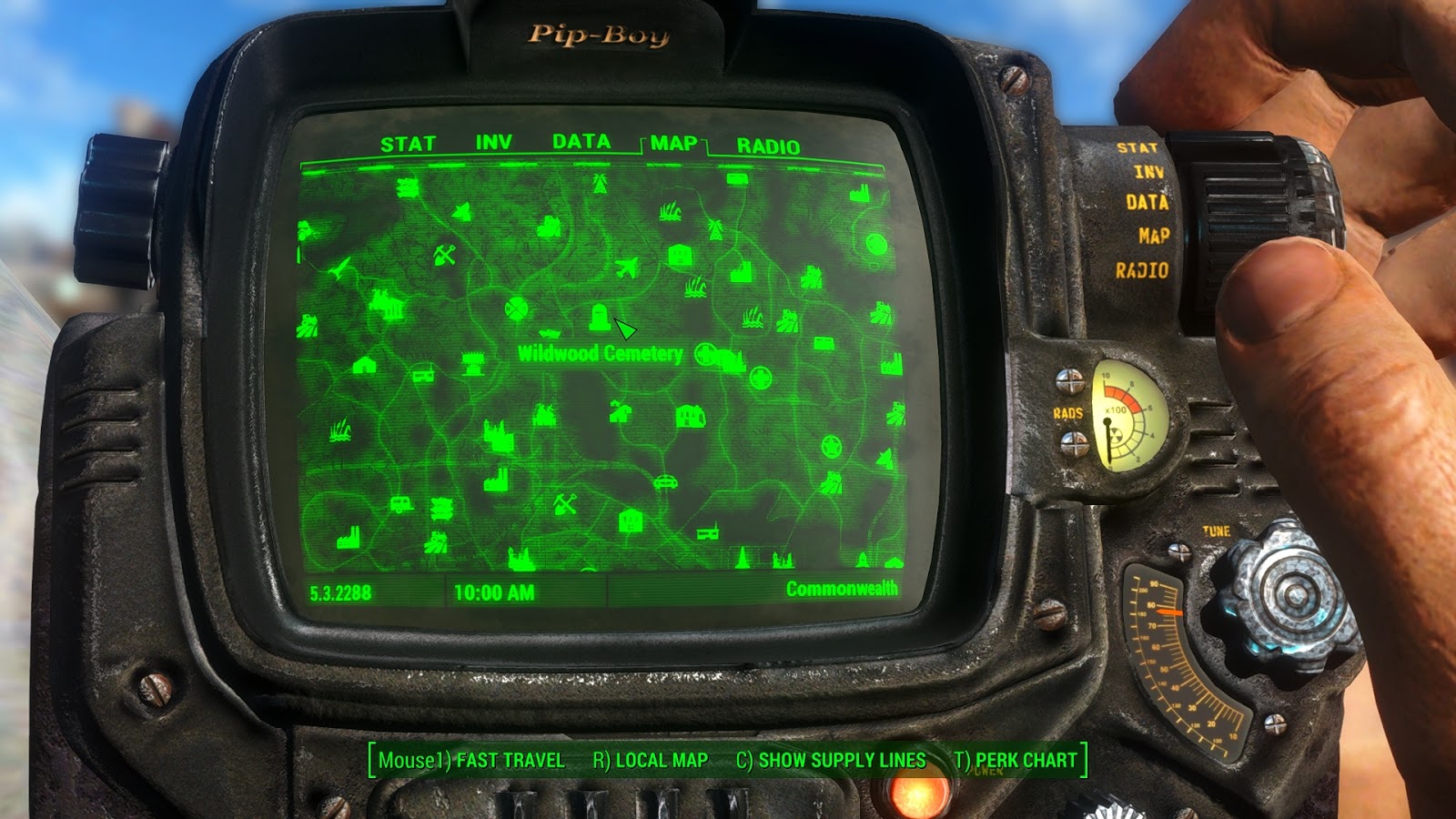Select the camper trailer marker on the left
The width and height of the screenshot is (1456, 819).
coord(399,505)
